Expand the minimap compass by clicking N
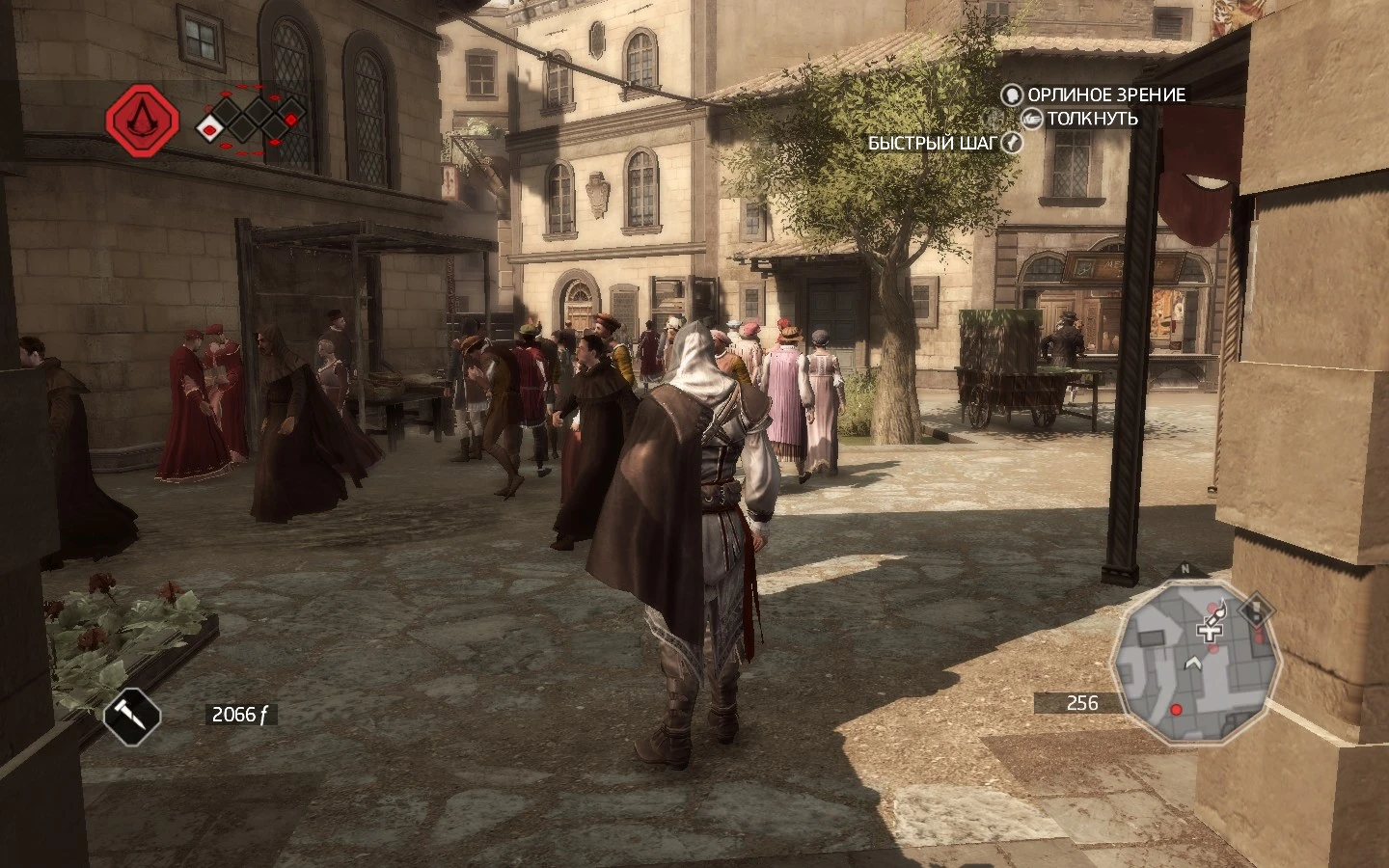This screenshot has height=868, width=1389. pyautogui.click(x=1185, y=569)
